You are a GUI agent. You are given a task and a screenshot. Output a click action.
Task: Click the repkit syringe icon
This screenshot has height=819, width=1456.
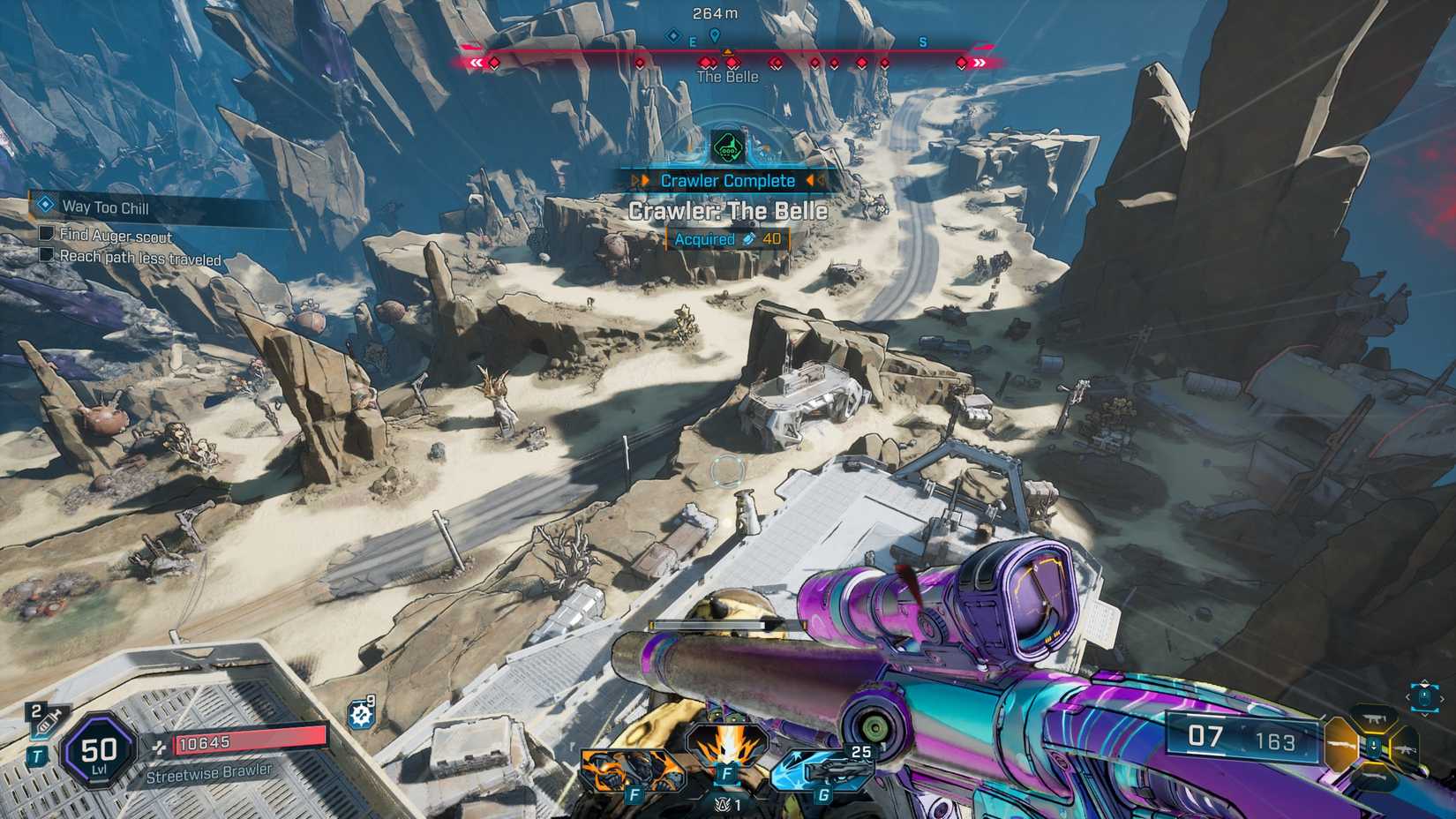point(44,723)
